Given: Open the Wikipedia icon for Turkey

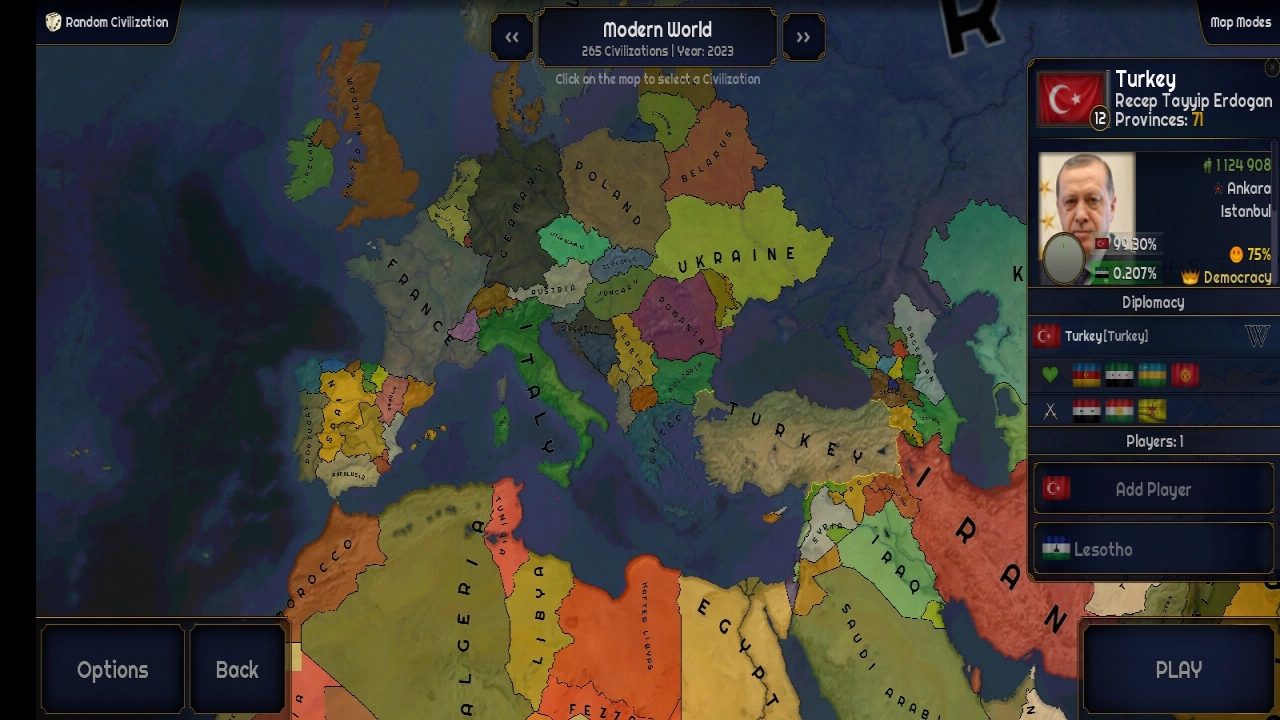Looking at the screenshot, I should (x=1257, y=336).
